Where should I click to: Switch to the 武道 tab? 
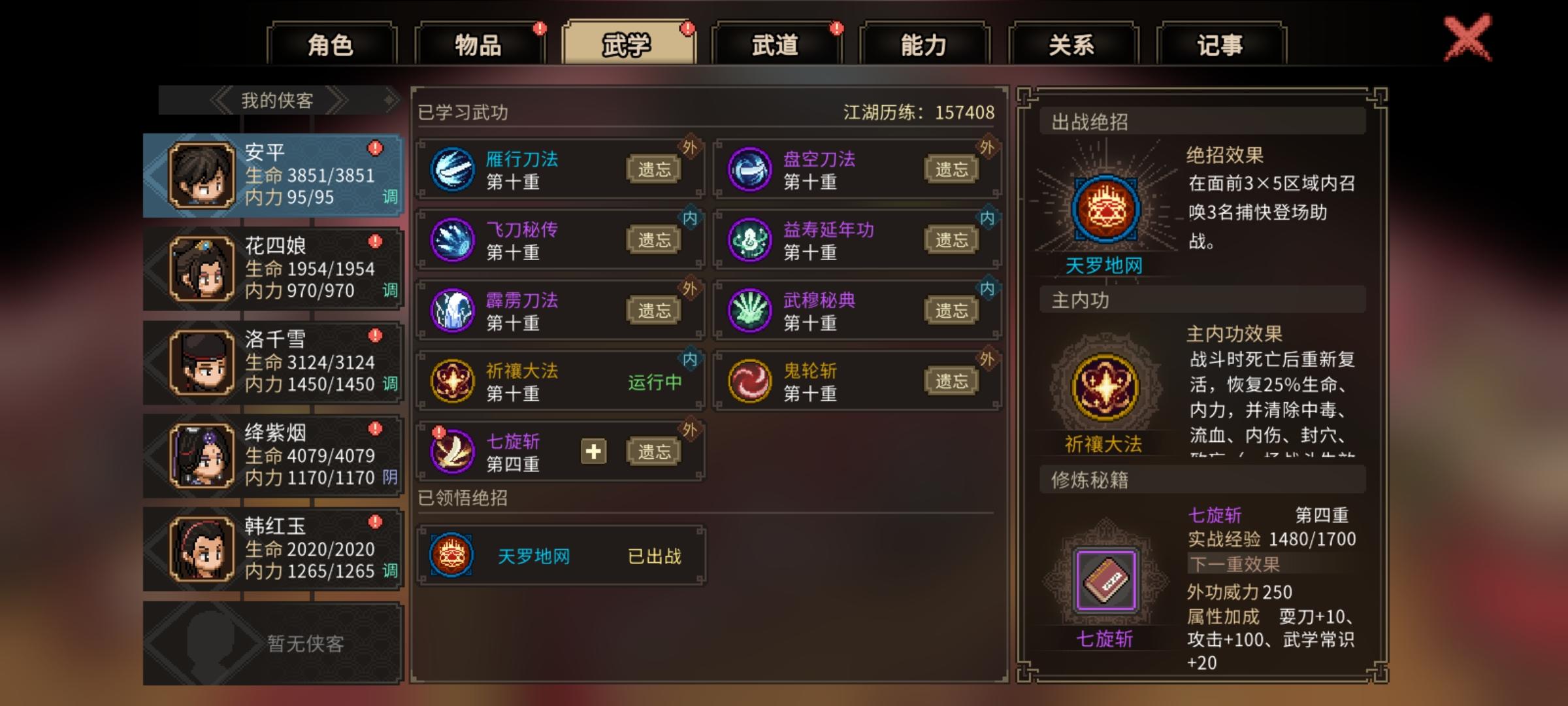pyautogui.click(x=776, y=43)
